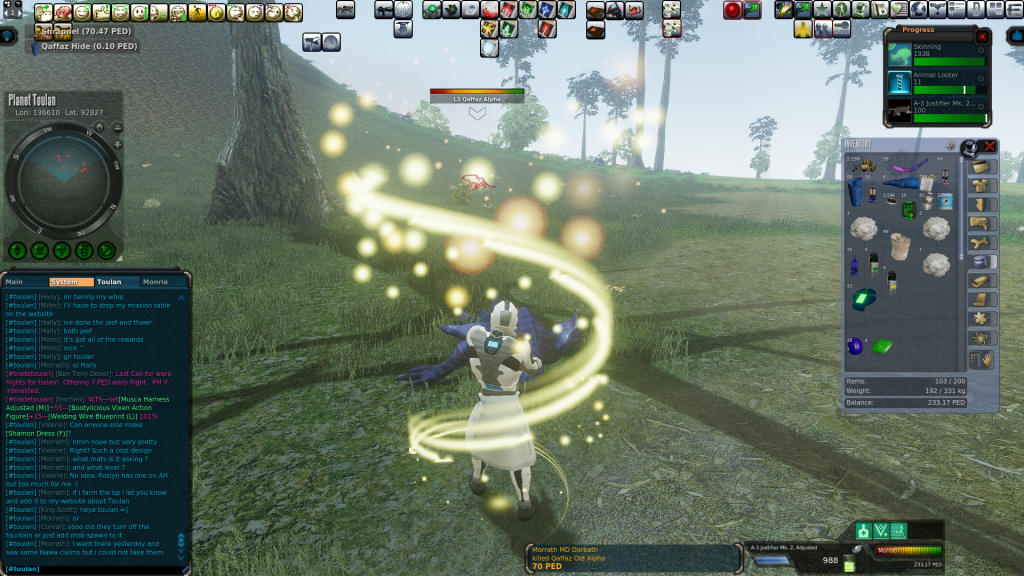Select the Qaffaz Alpha target nameplate
Viewport: 1024px width, 576px height.
point(477,98)
